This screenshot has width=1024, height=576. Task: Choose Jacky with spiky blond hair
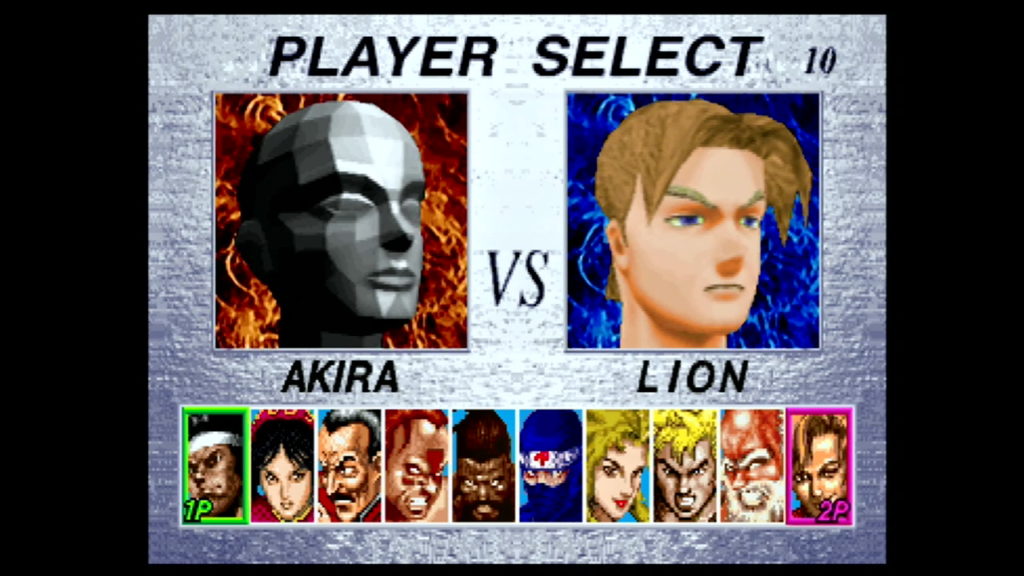(x=684, y=465)
